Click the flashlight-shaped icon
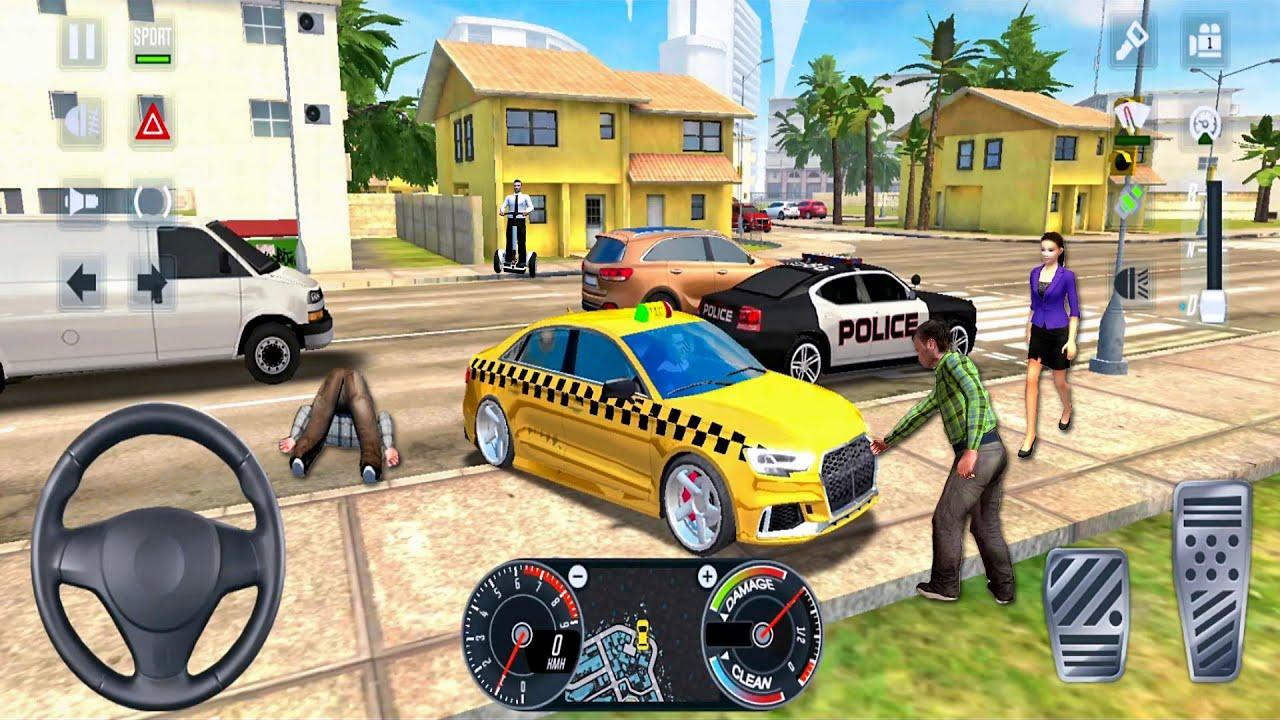 coord(1133,41)
